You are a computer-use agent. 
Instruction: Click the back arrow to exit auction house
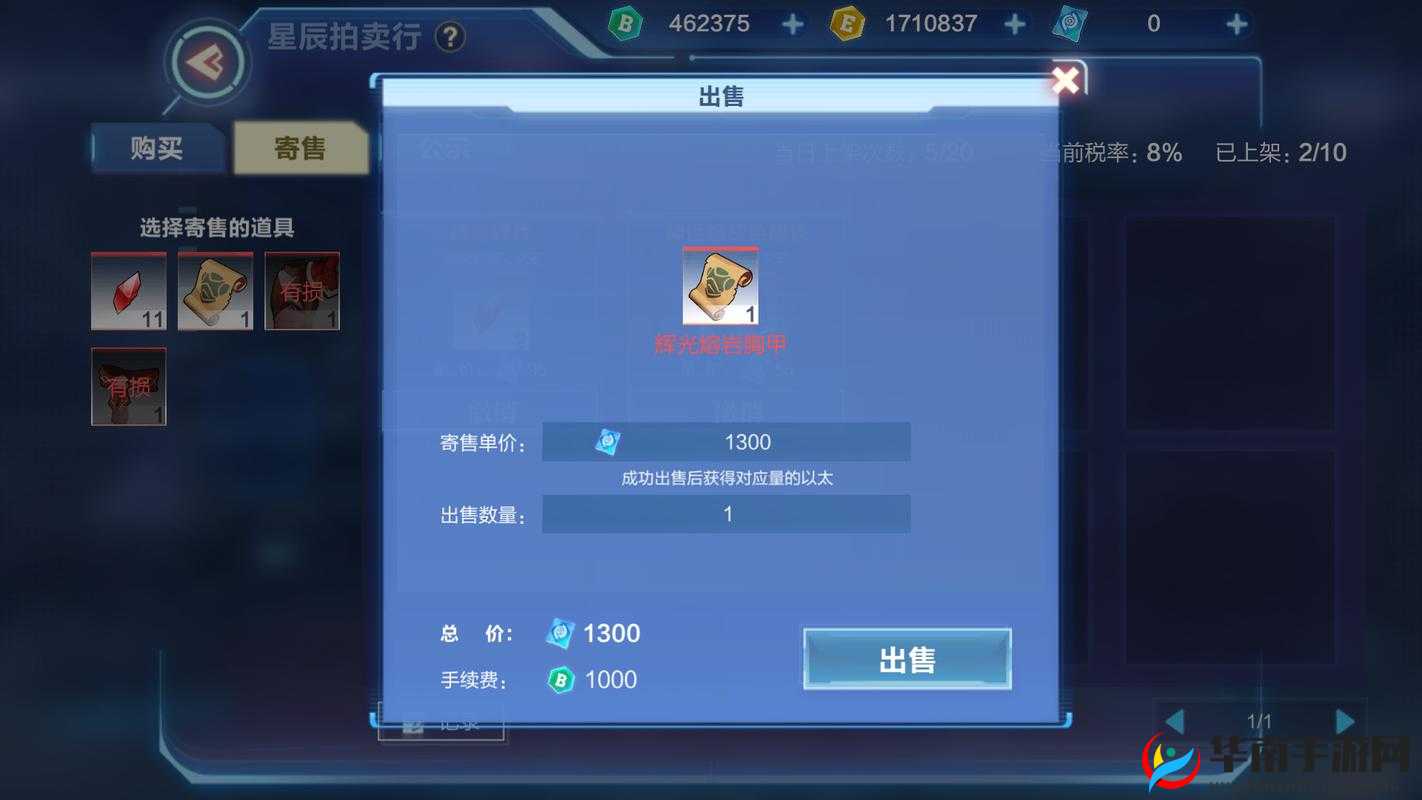207,63
